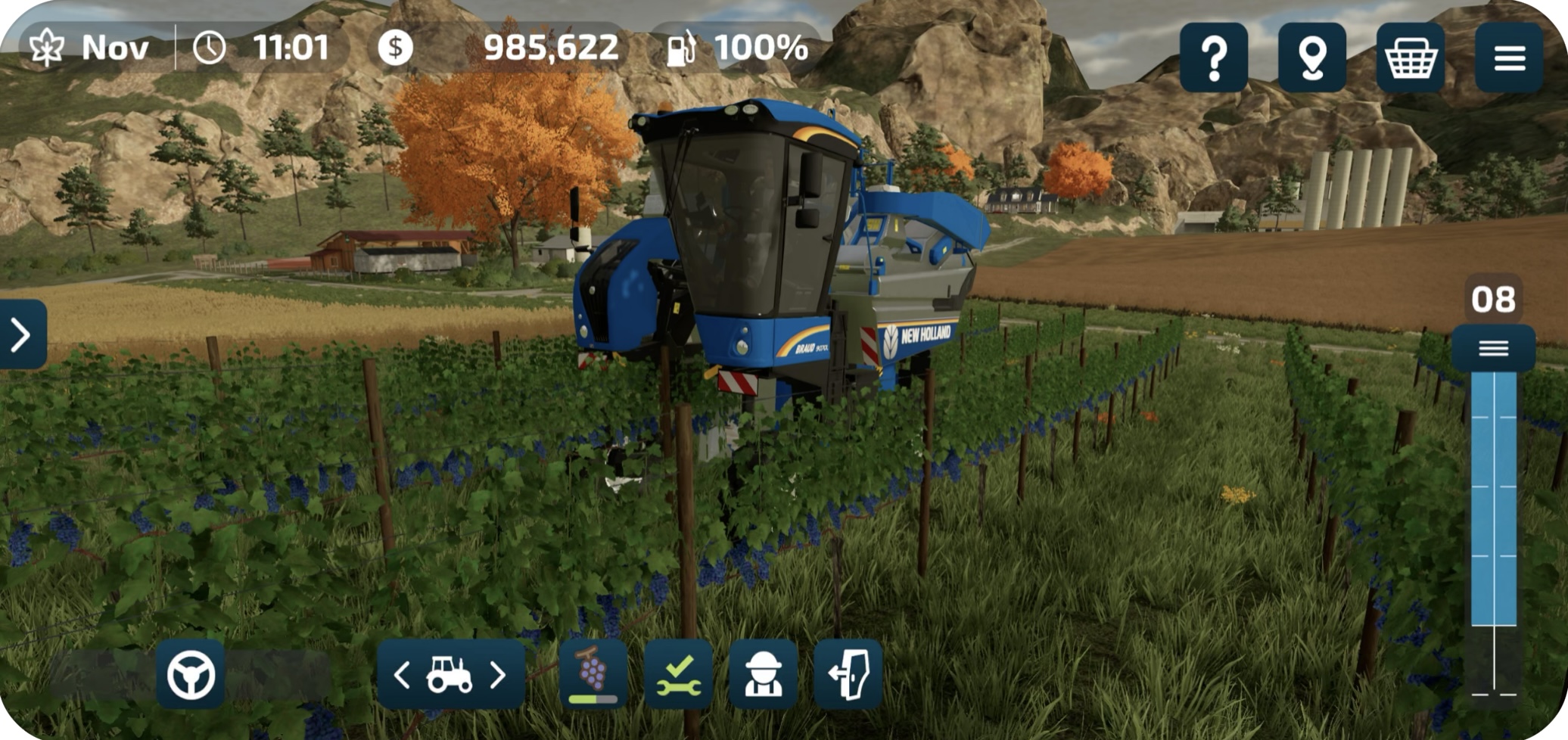The height and width of the screenshot is (740, 1568).
Task: Open the hamburger main menu
Action: (1508, 58)
